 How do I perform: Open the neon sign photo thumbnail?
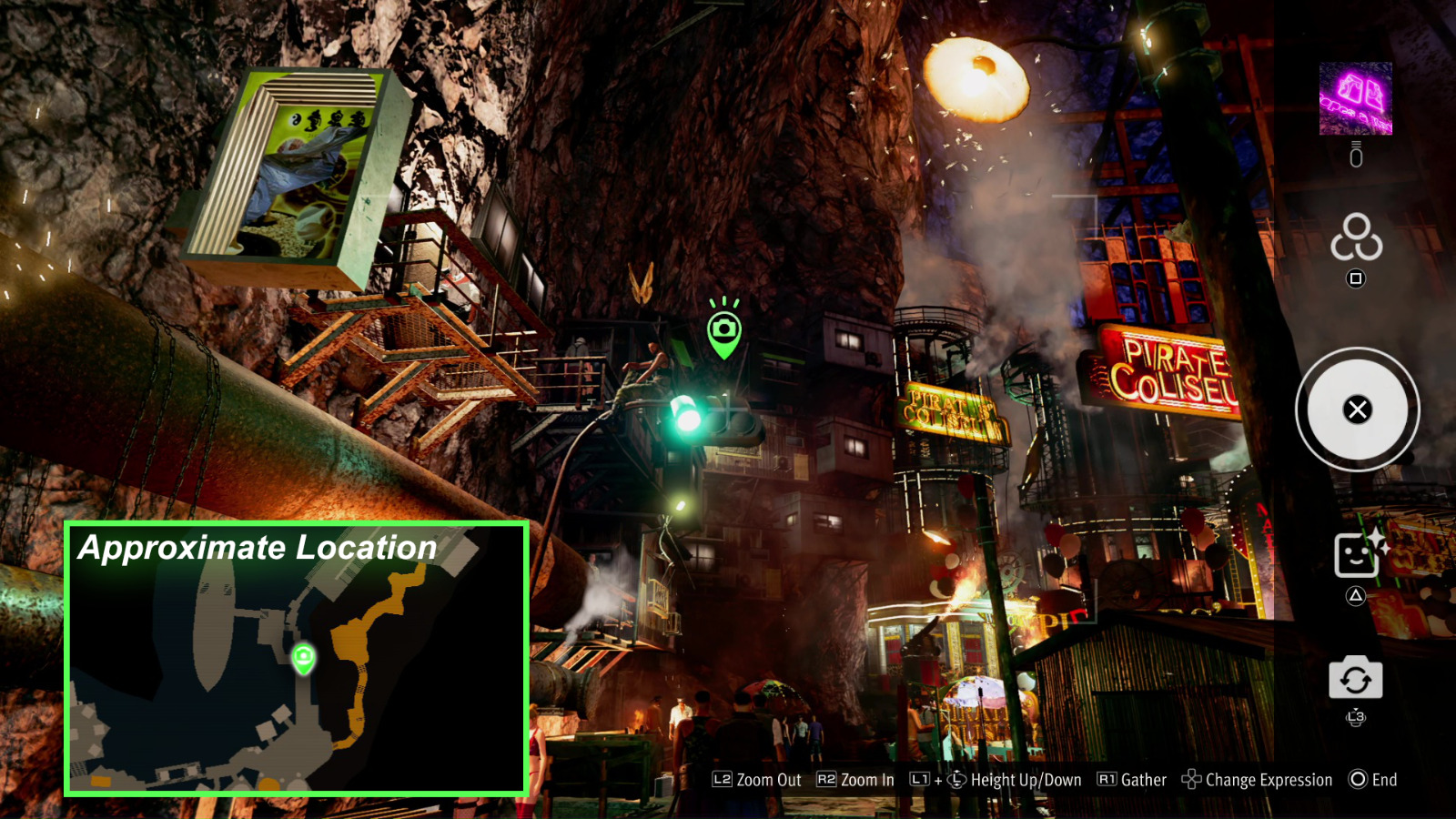click(x=1356, y=100)
